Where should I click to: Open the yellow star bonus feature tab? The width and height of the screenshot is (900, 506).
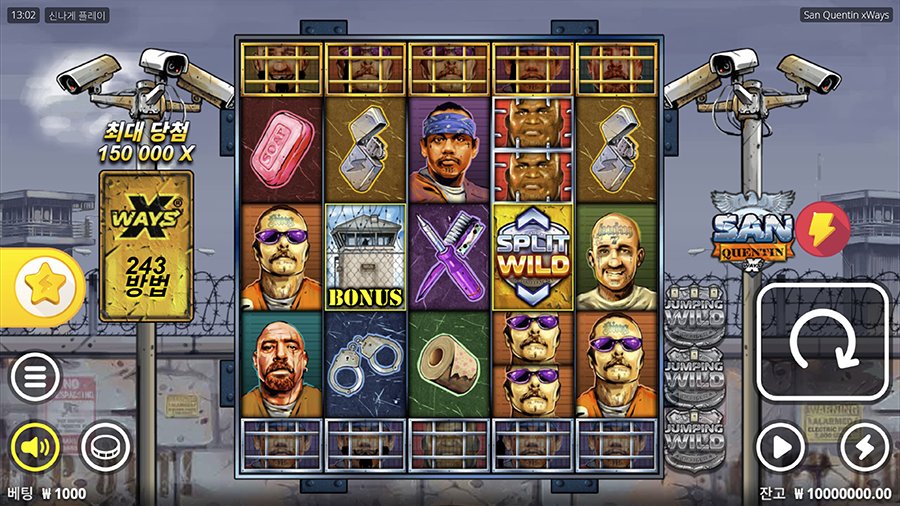[42, 288]
